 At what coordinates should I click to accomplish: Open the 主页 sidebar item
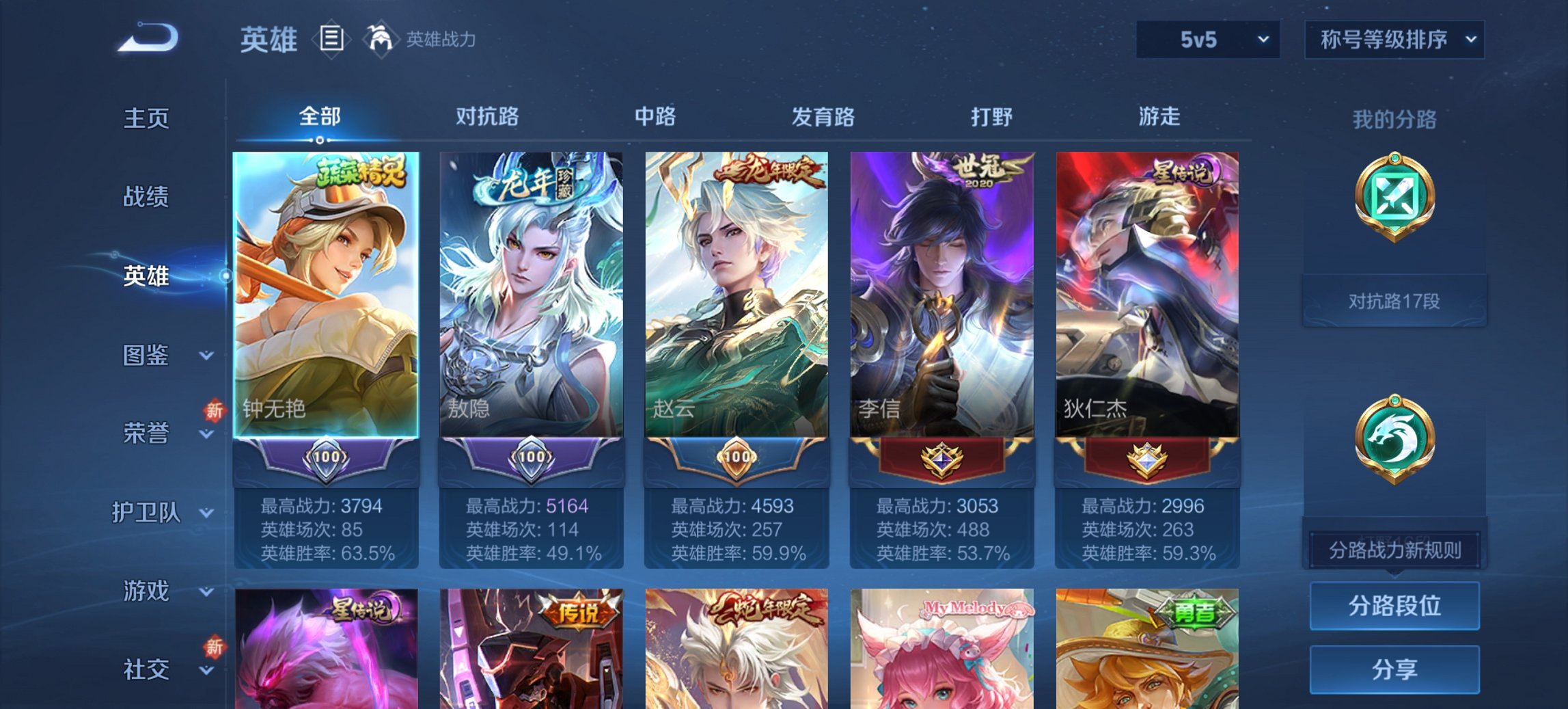pyautogui.click(x=146, y=118)
